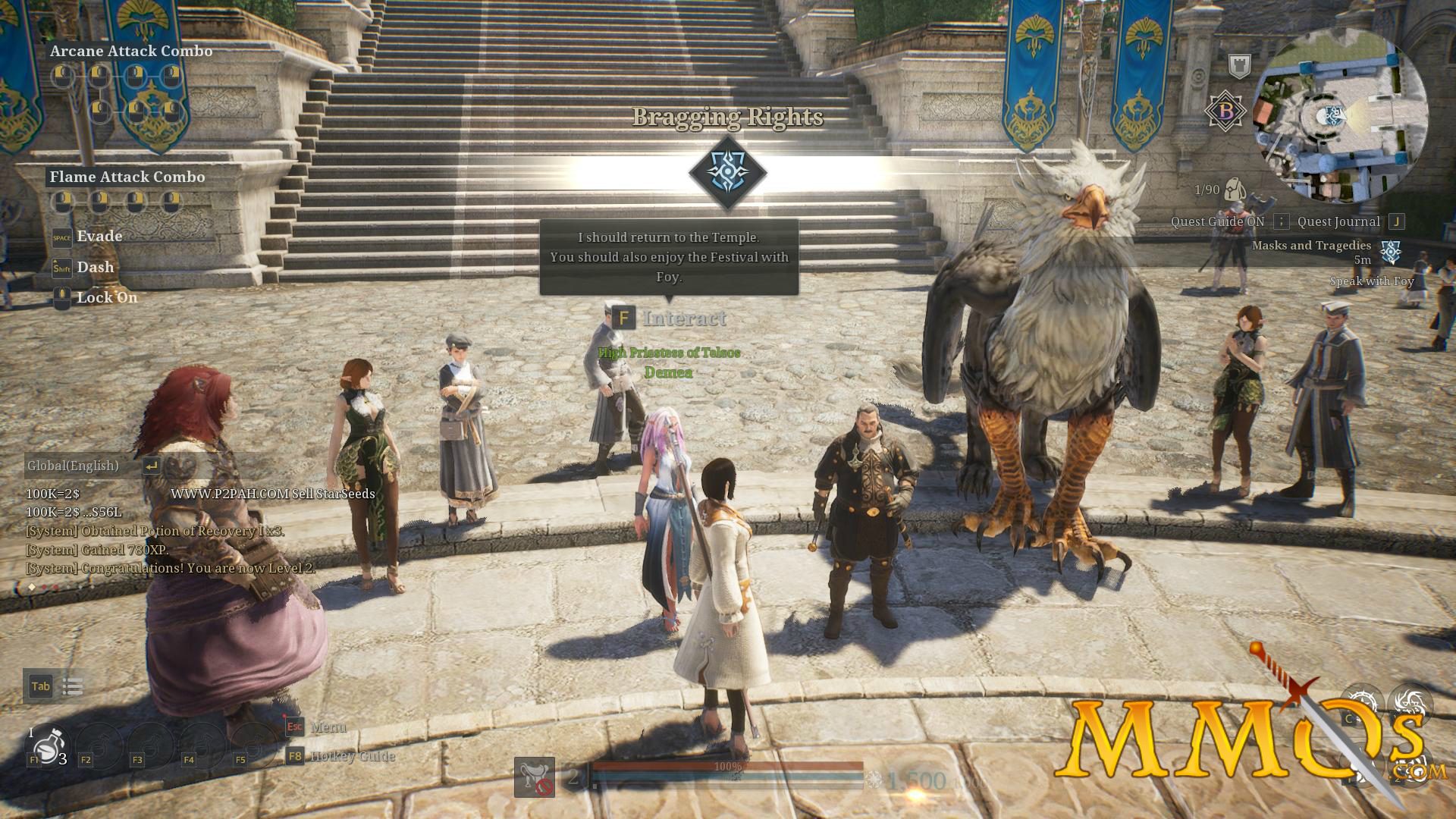Click the B faction emblem near the minimap
The image size is (1456, 819).
[1225, 112]
